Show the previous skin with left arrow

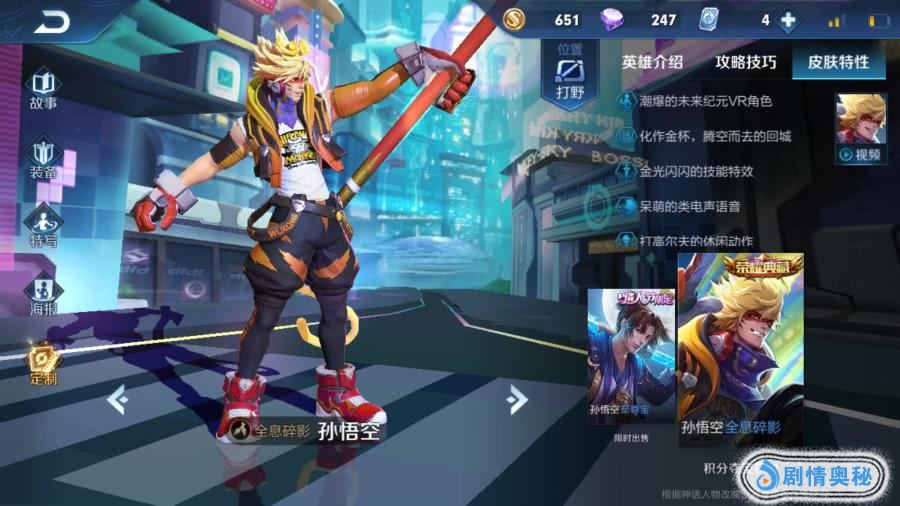click(x=118, y=400)
